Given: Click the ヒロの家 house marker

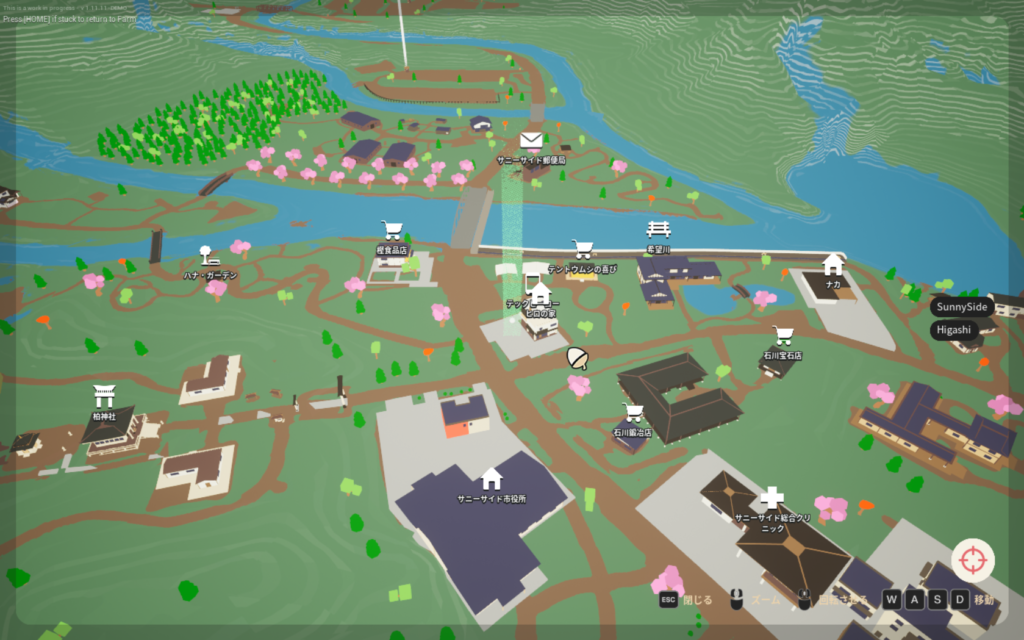Looking at the screenshot, I should point(540,294).
